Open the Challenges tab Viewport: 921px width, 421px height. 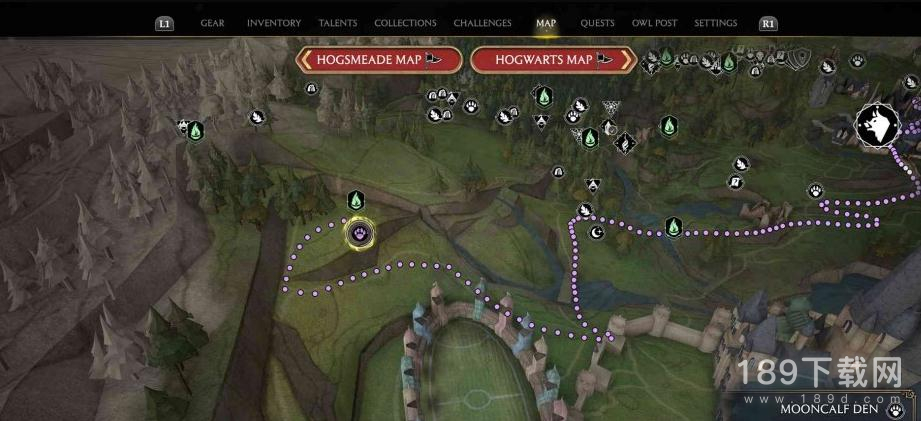coord(482,23)
